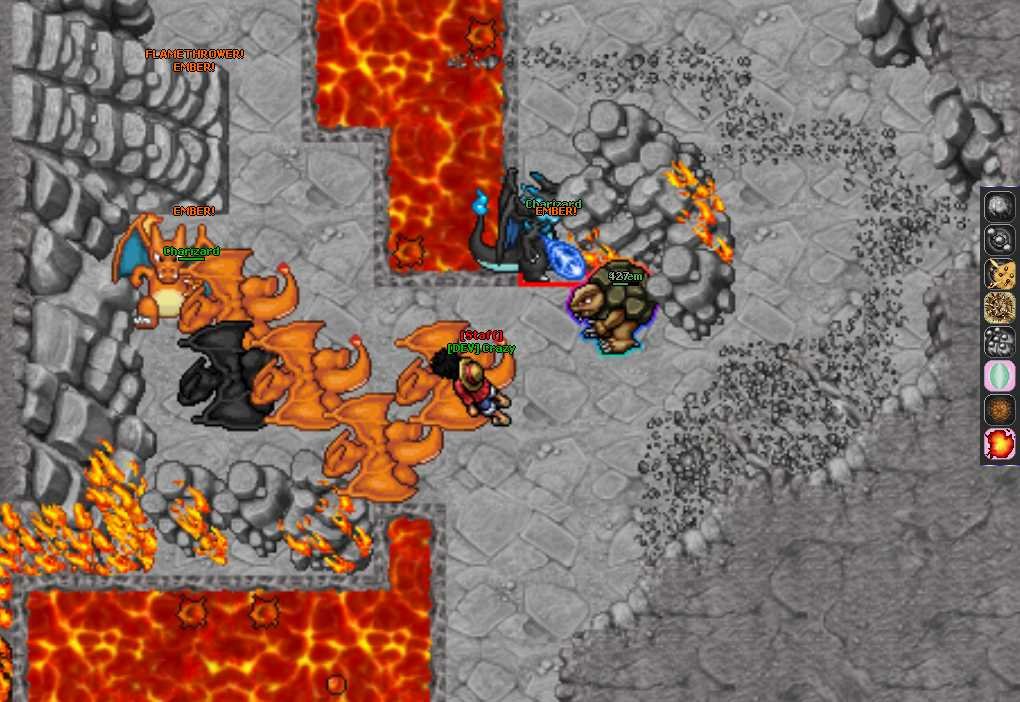The image size is (1020, 702).
Task: Use the gray boulder move icon
Action: pos(999,206)
